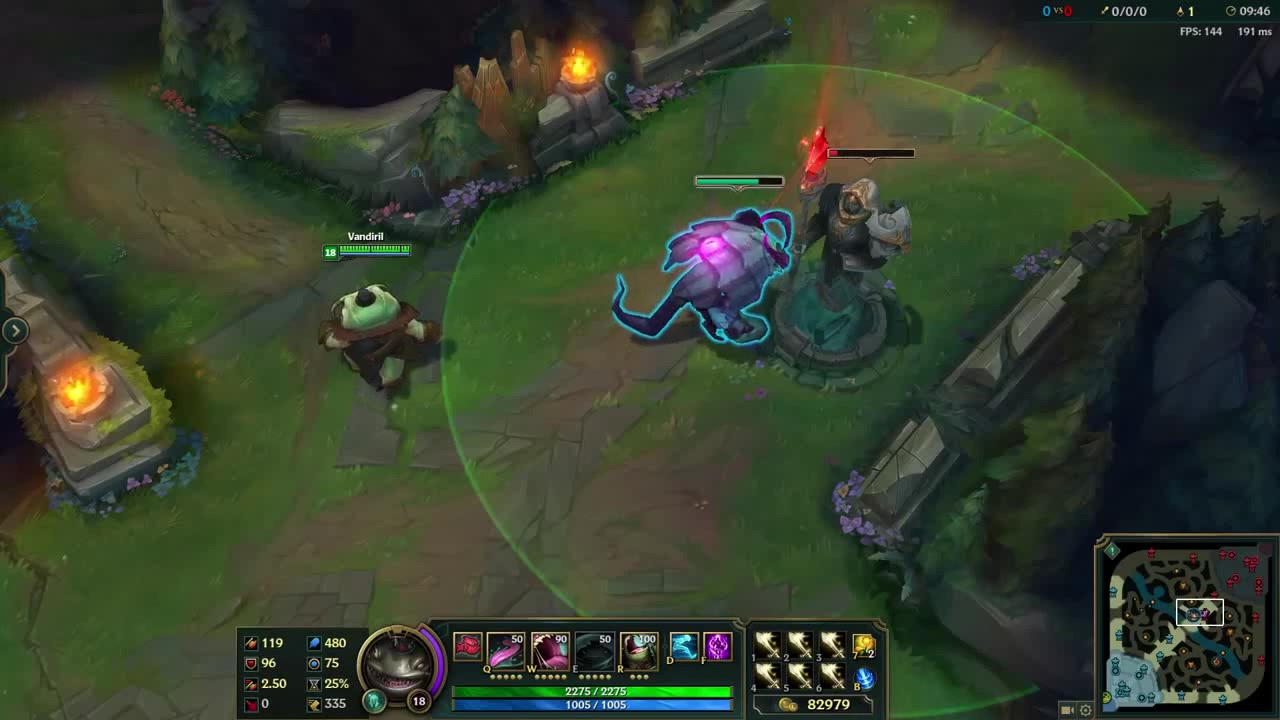Image resolution: width=1280 pixels, height=720 pixels.
Task: Activate the B recall icon
Action: pos(864,678)
